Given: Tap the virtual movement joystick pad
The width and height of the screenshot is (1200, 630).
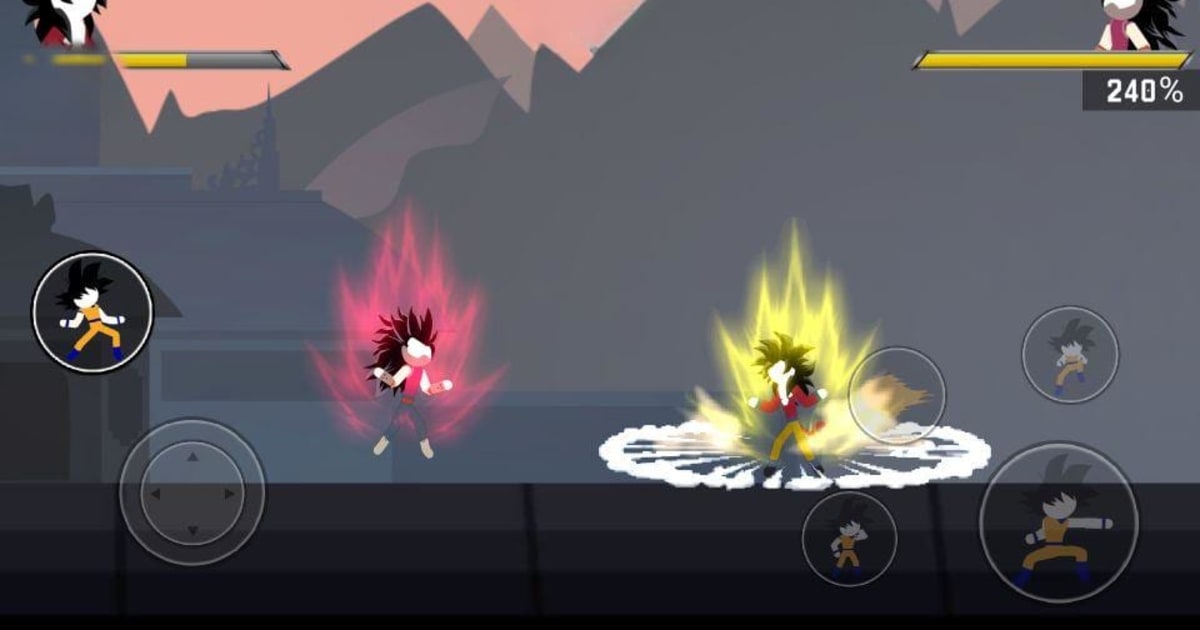Looking at the screenshot, I should pos(192,492).
